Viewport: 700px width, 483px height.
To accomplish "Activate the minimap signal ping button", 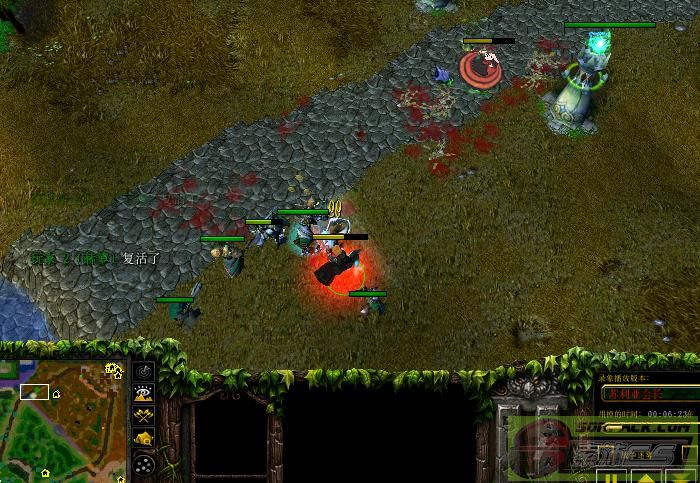I will click(144, 371).
